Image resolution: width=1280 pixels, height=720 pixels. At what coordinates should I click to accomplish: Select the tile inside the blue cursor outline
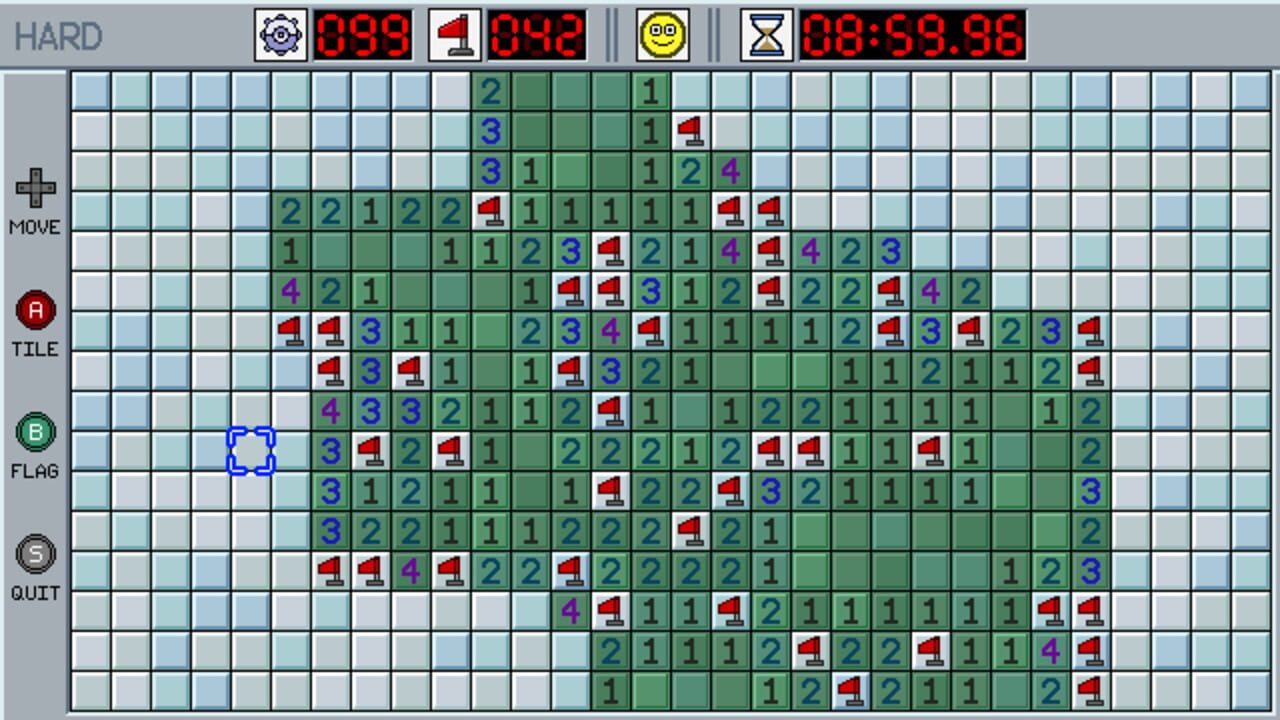pyautogui.click(x=251, y=450)
